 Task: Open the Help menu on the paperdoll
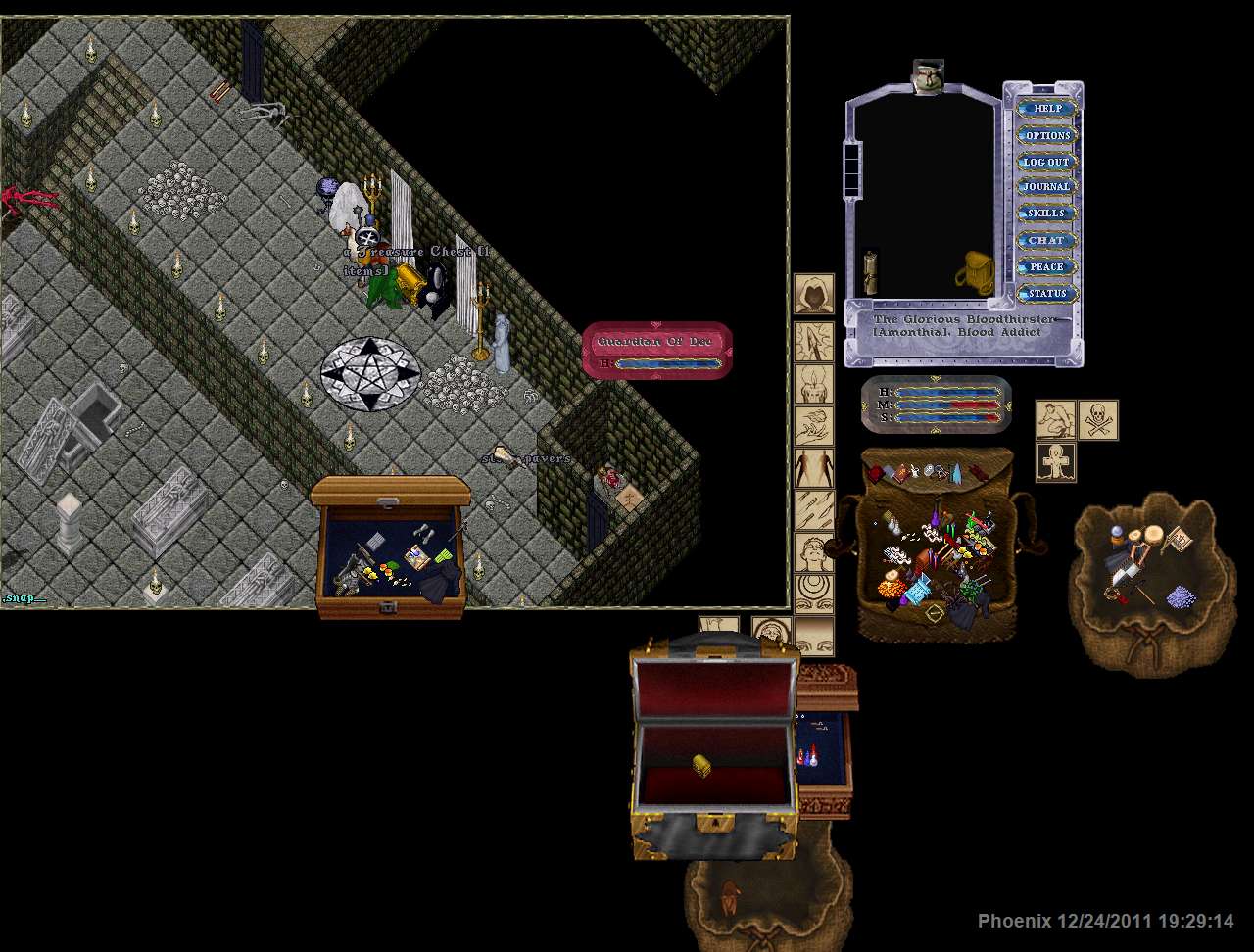pos(1047,109)
